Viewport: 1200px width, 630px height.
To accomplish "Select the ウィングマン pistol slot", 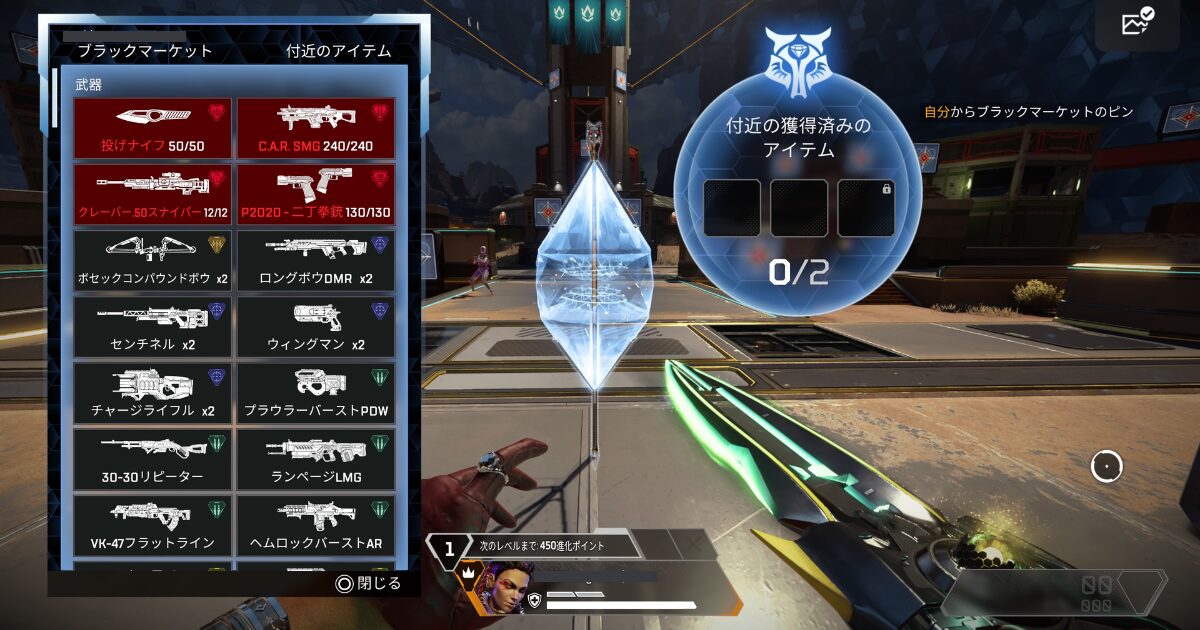I will pos(316,326).
